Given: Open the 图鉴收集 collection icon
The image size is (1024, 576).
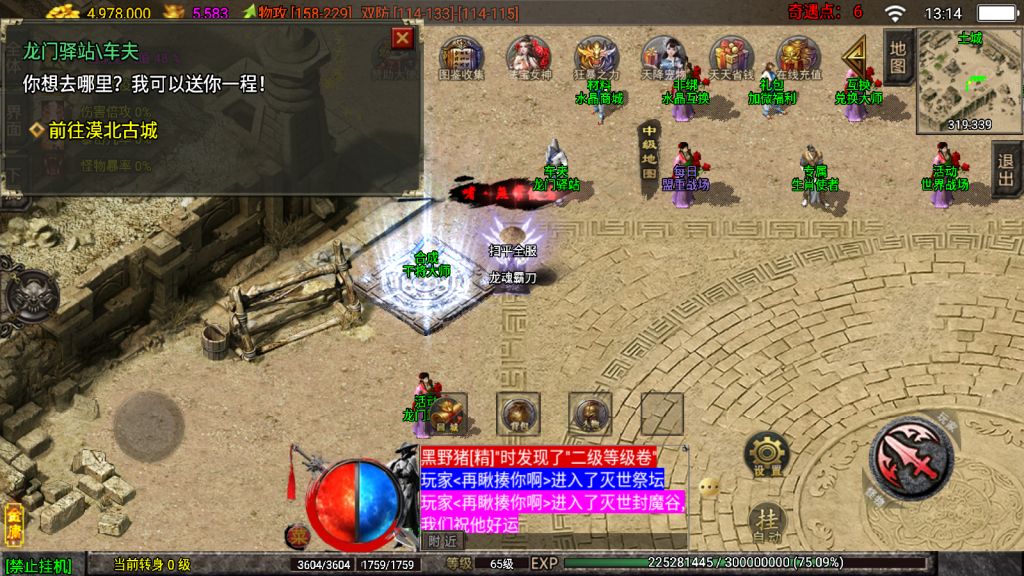Looking at the screenshot, I should 461,58.
